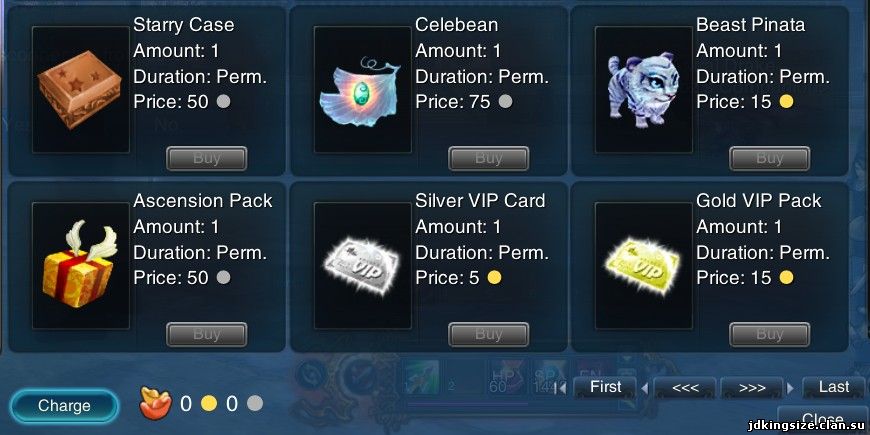This screenshot has width=870, height=435.
Task: Choose the Ascension Pack gift box icon
Action: [81, 266]
